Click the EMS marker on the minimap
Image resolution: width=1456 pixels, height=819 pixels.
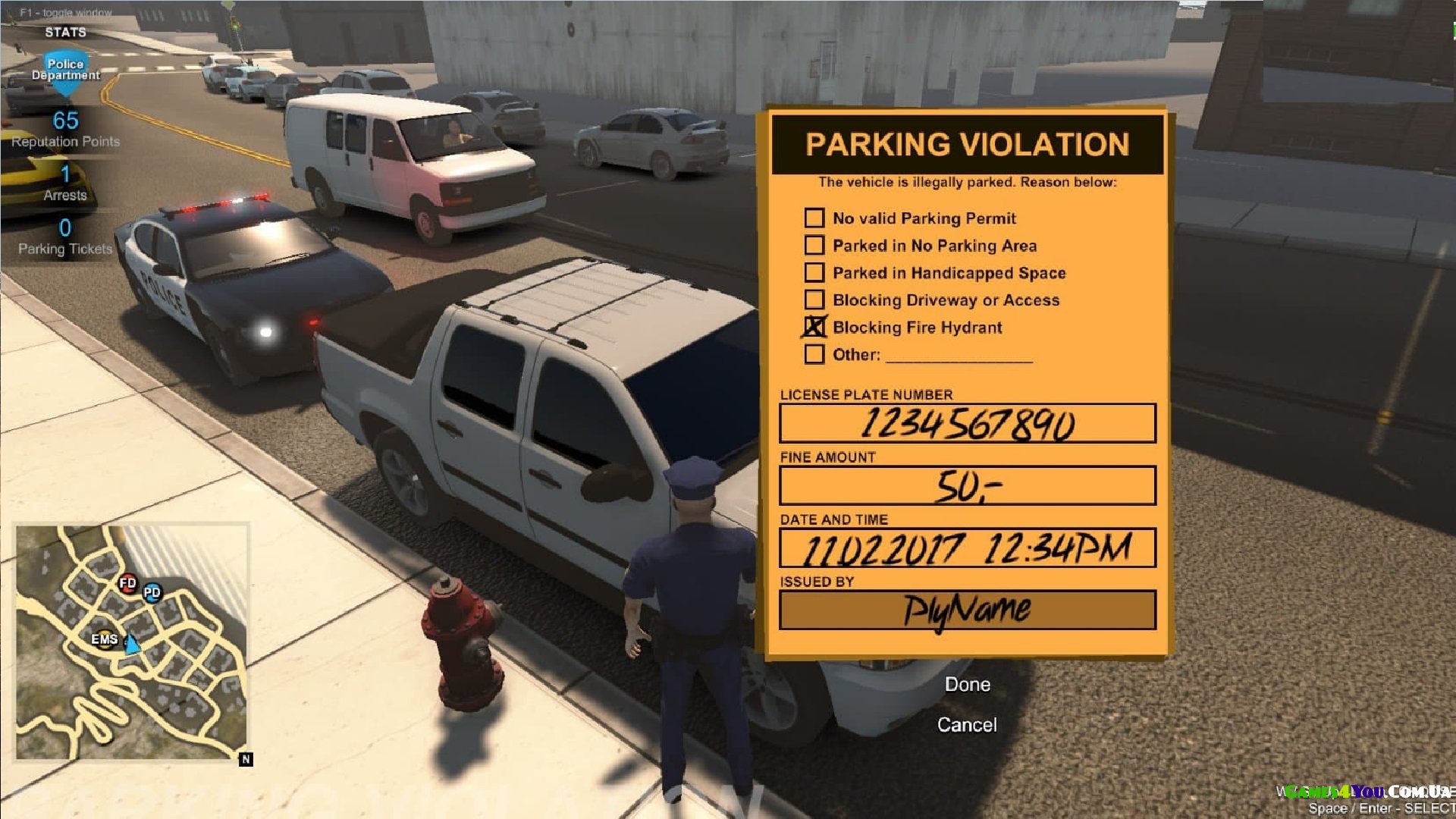pos(105,639)
